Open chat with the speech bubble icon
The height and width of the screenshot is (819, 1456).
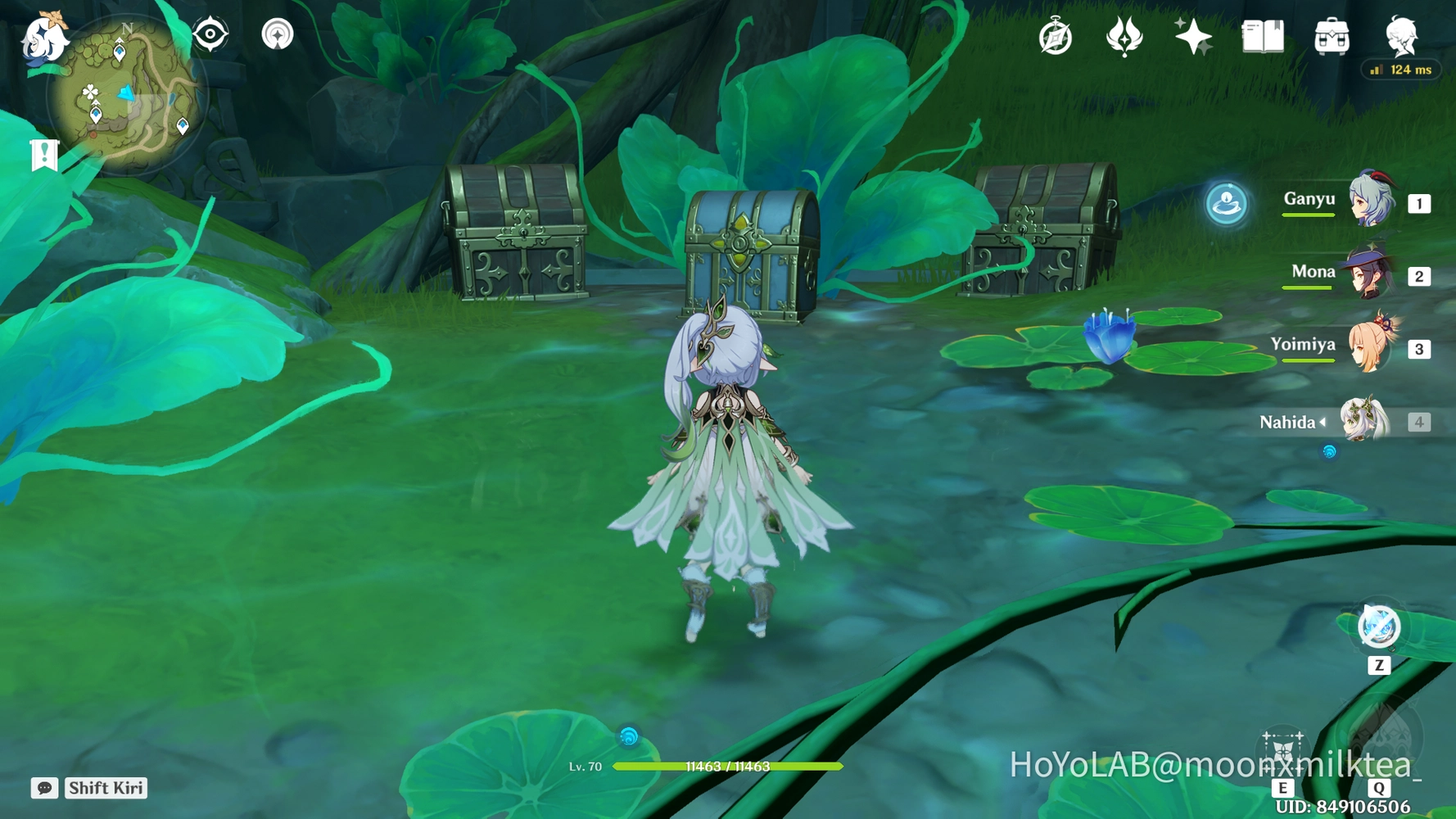pos(45,789)
